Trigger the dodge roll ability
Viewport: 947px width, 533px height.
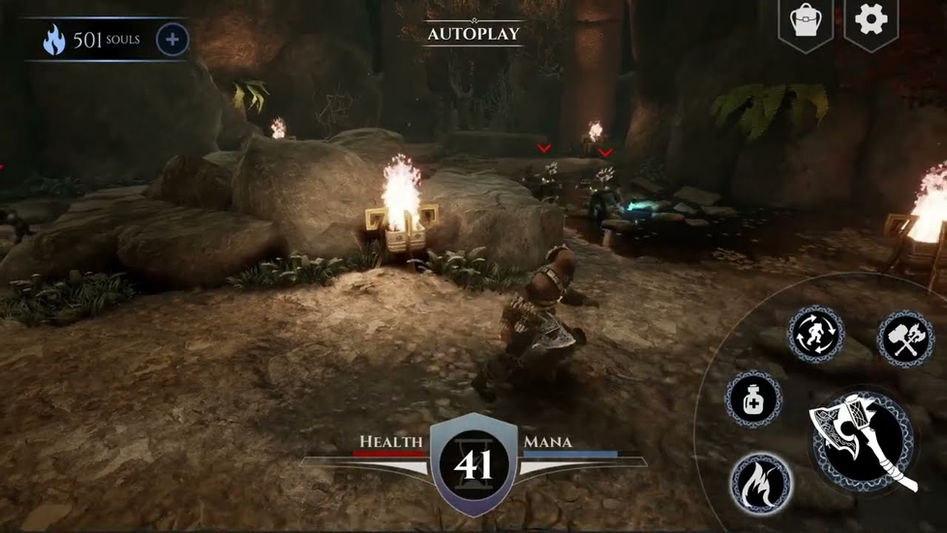tap(816, 335)
